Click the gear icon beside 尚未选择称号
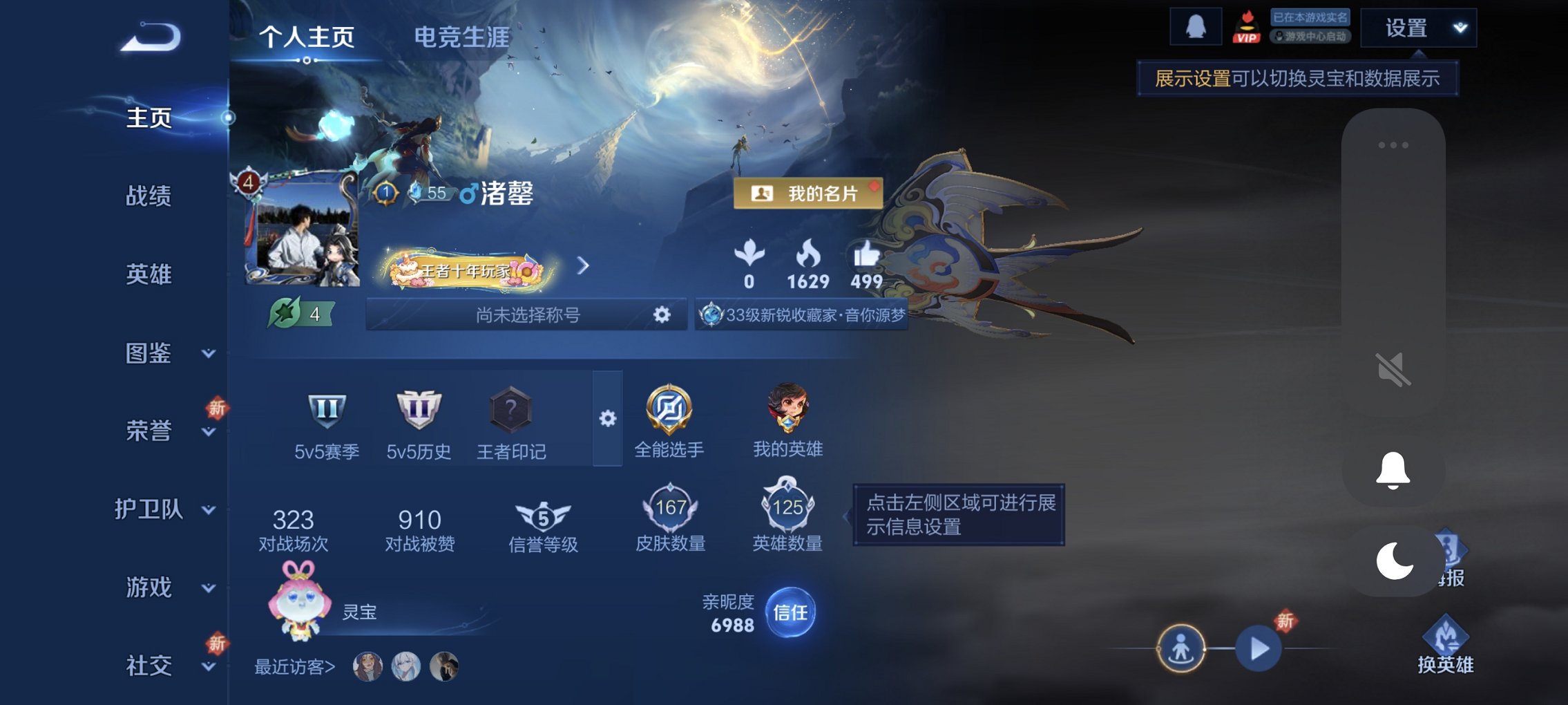This screenshot has height=705, width=1568. click(662, 314)
